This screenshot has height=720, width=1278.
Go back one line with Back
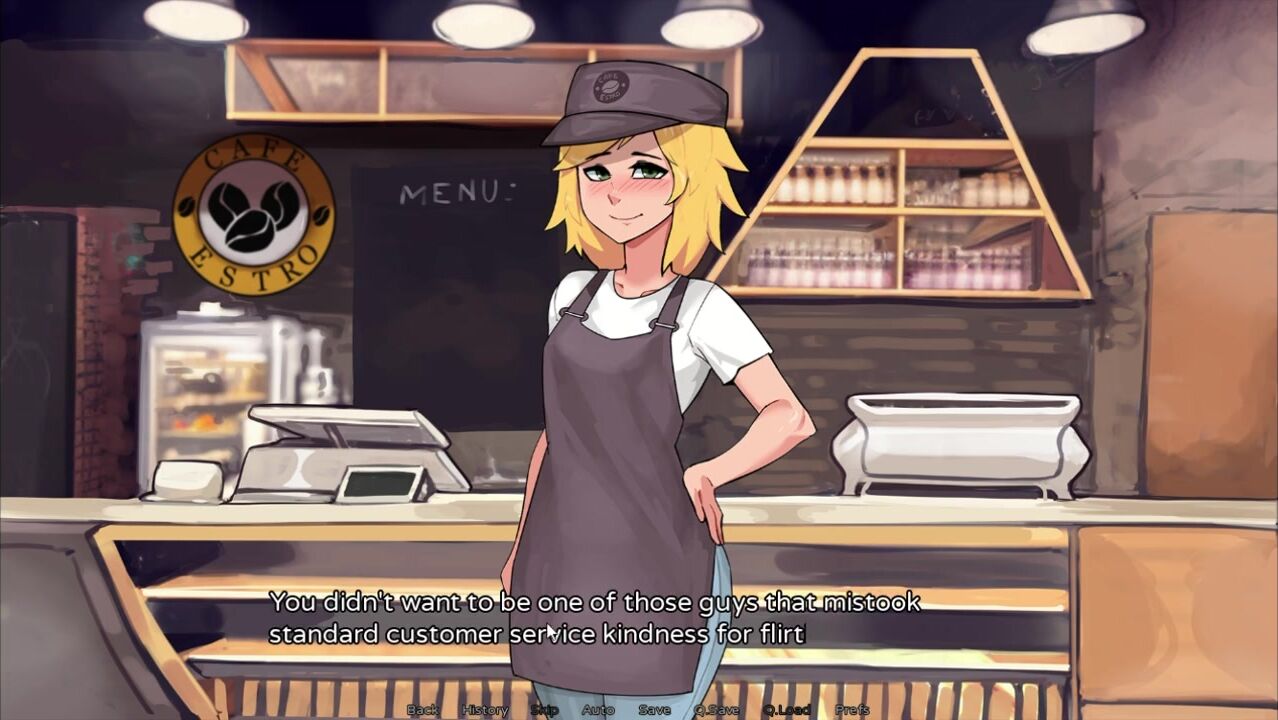422,710
